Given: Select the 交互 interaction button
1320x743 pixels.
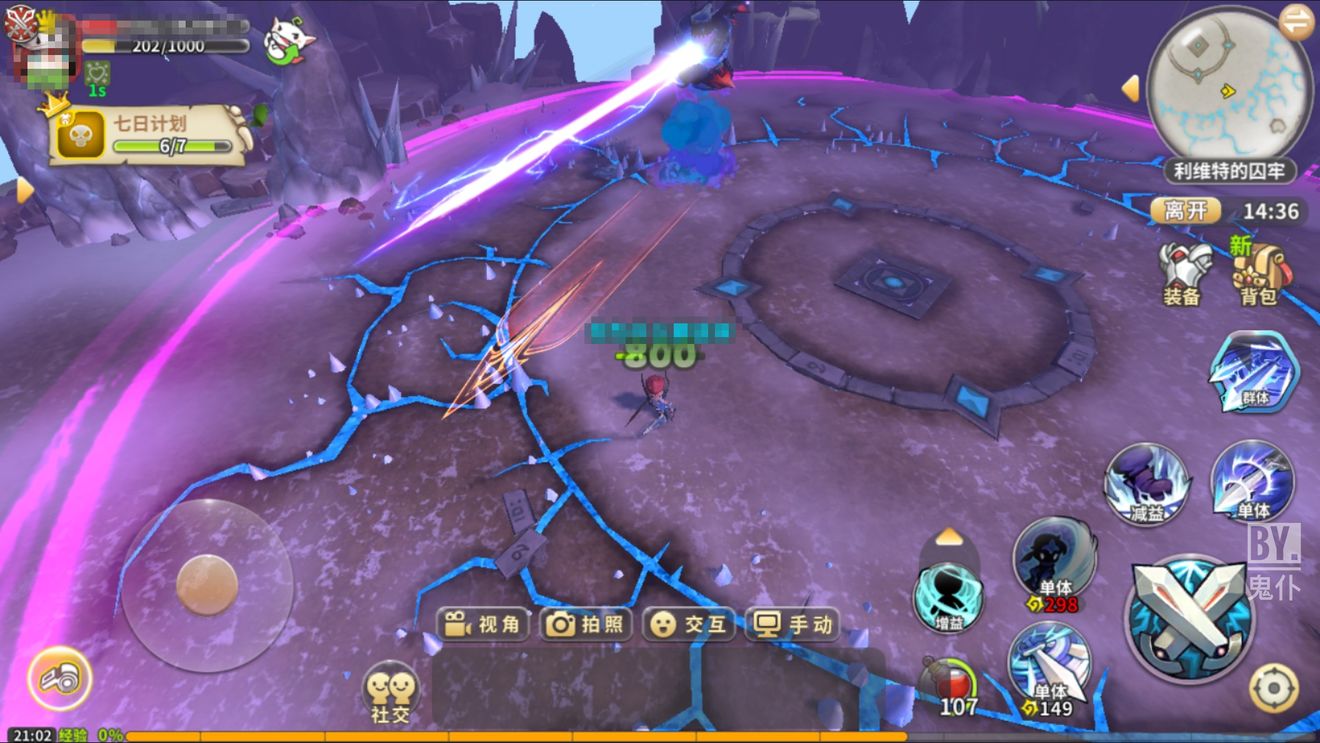Looking at the screenshot, I should 691,625.
